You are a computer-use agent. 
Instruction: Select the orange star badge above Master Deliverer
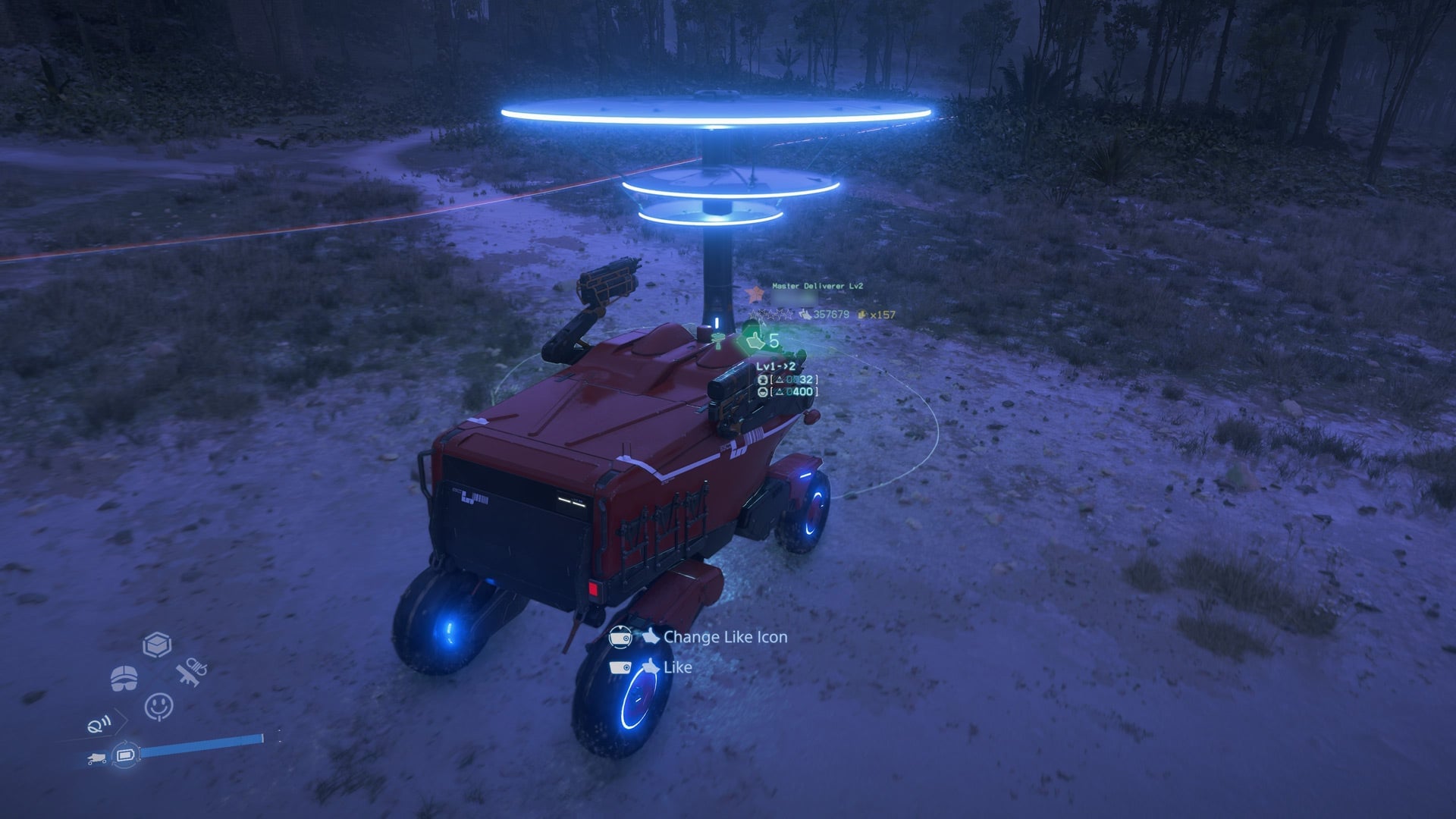coord(756,294)
